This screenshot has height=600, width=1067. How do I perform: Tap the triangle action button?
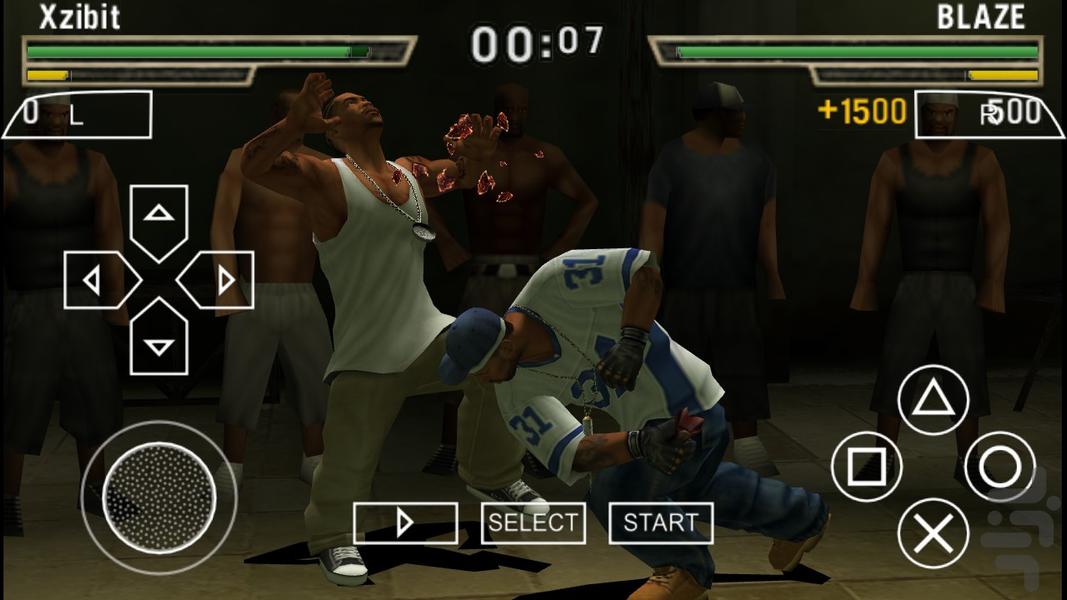(933, 400)
